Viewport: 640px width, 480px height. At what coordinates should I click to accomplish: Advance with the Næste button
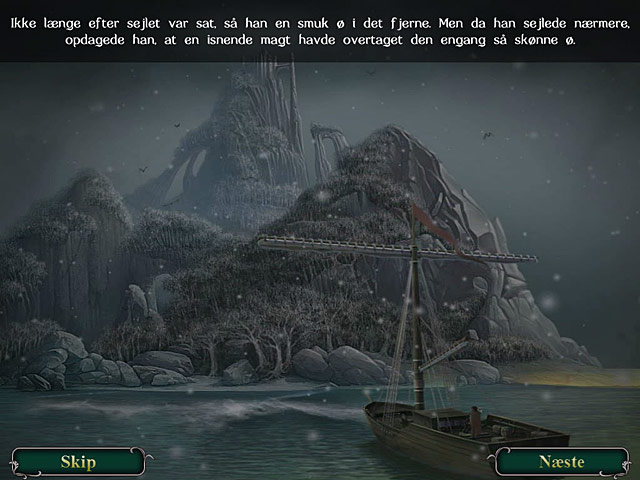tap(561, 462)
